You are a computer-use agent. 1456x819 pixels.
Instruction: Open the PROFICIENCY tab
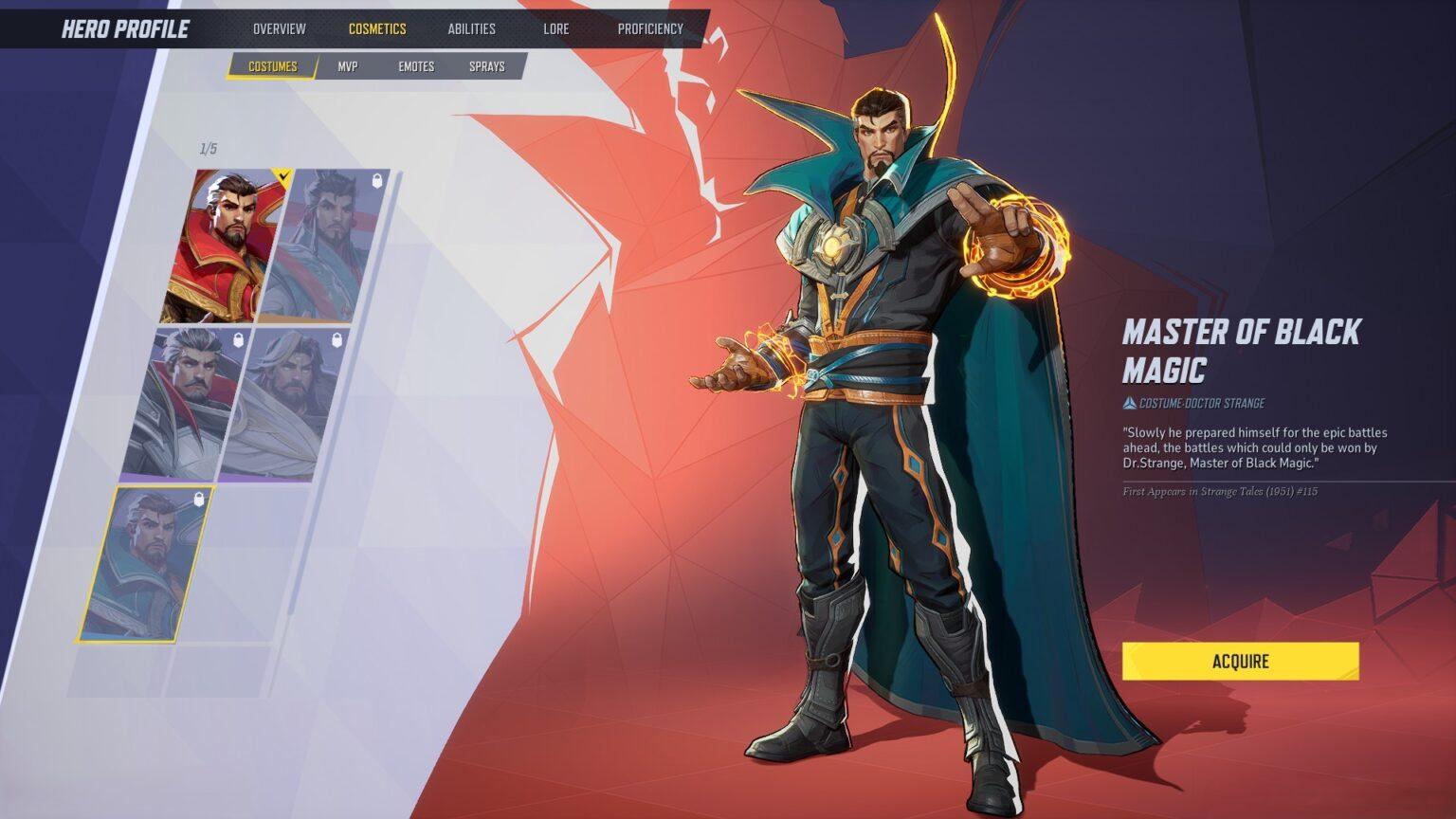coord(648,28)
